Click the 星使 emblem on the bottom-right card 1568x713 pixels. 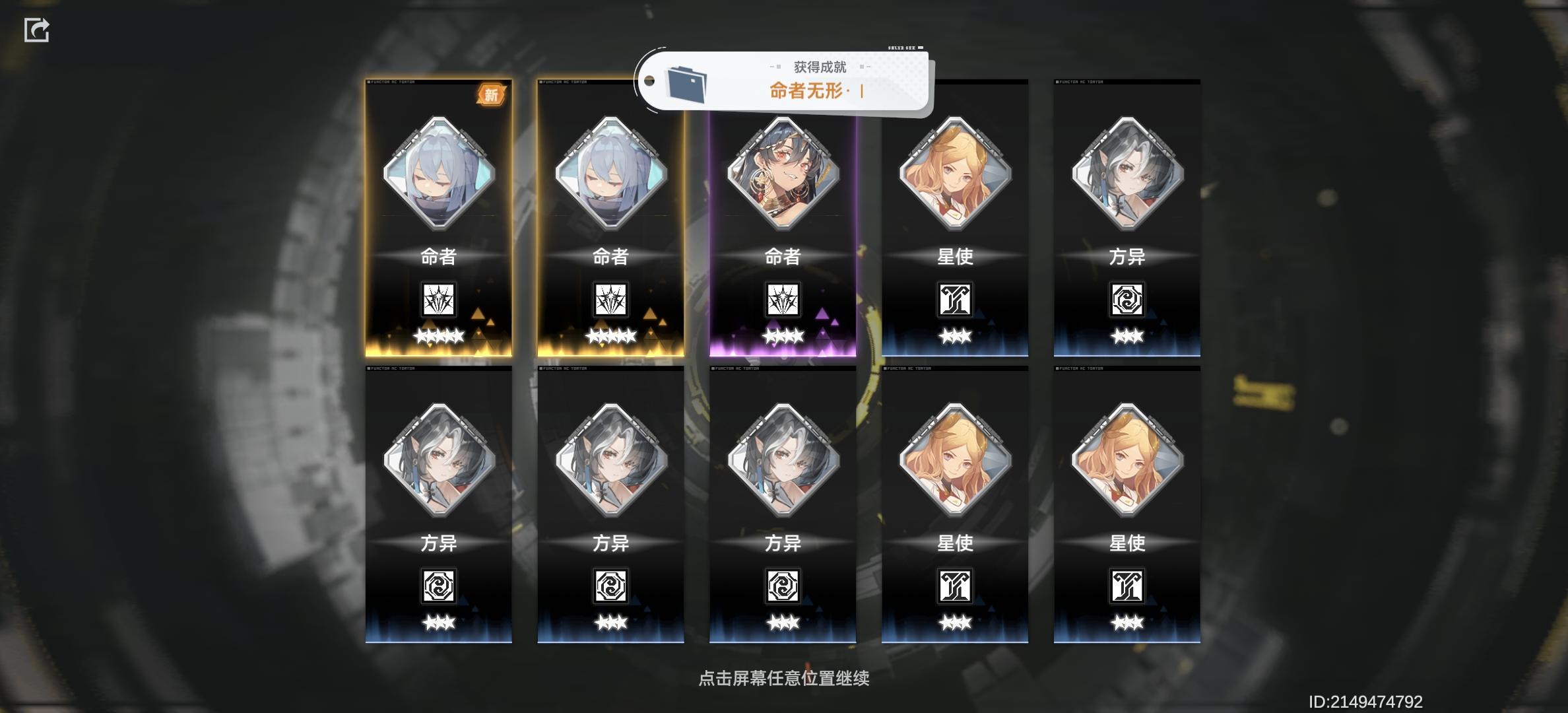click(1128, 587)
